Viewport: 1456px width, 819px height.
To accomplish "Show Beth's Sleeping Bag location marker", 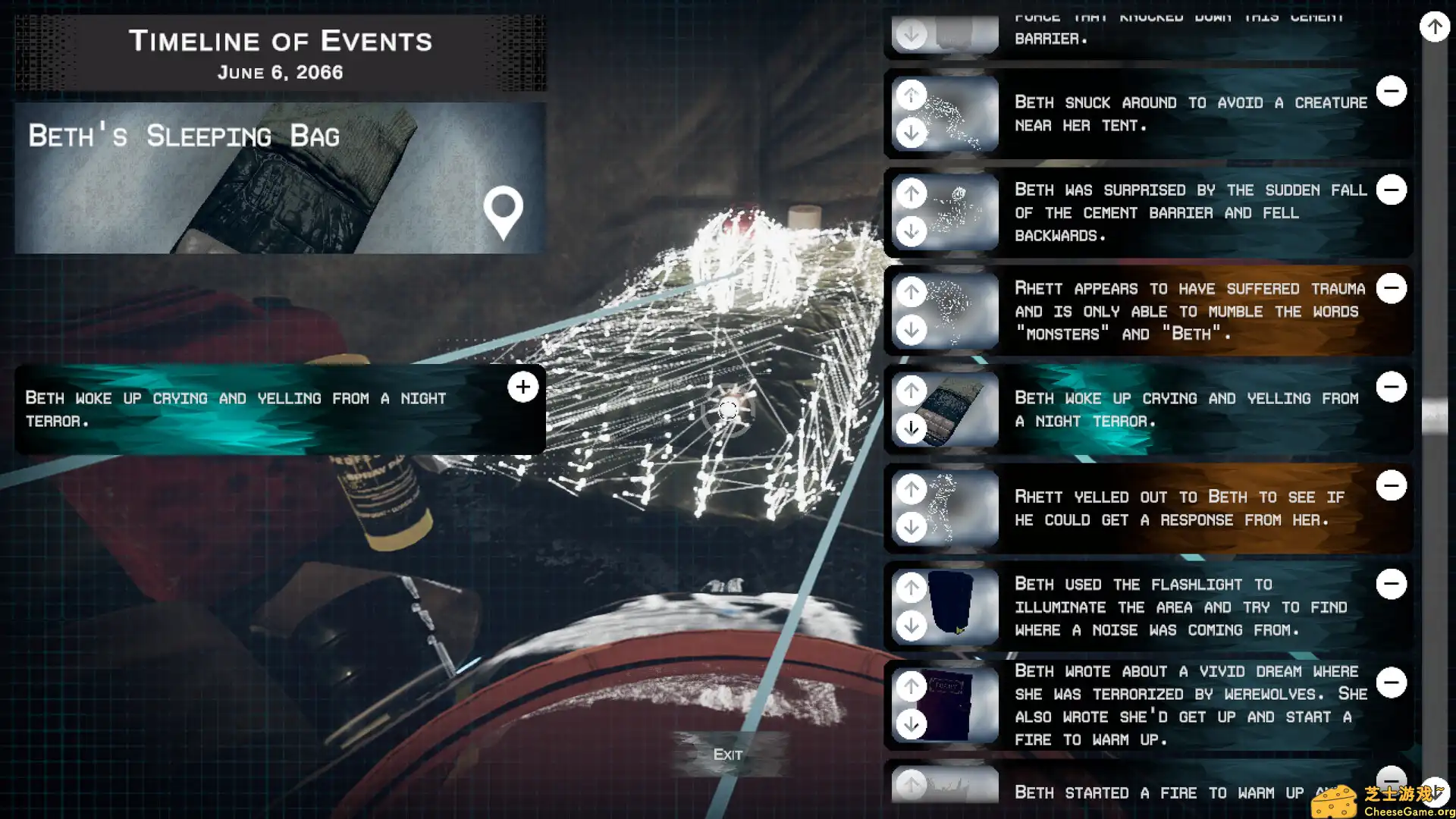I will click(x=504, y=212).
